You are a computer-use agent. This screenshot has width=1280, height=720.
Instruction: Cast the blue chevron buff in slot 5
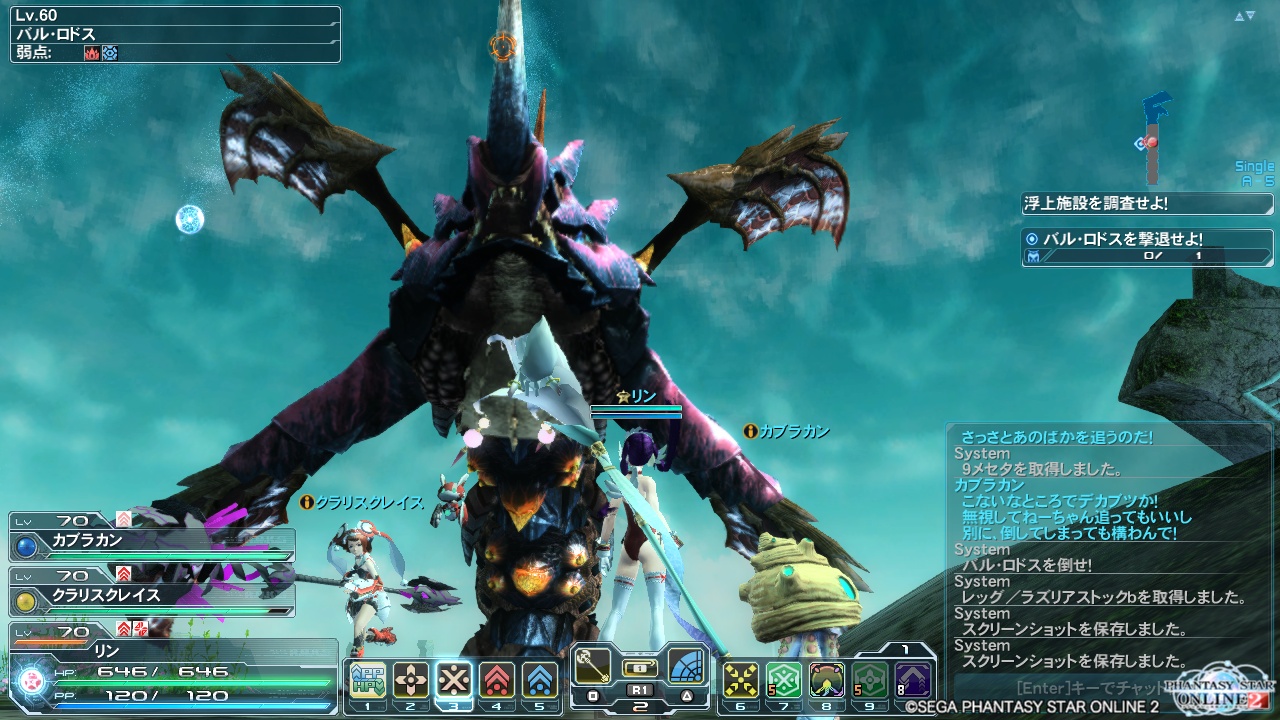click(x=540, y=681)
